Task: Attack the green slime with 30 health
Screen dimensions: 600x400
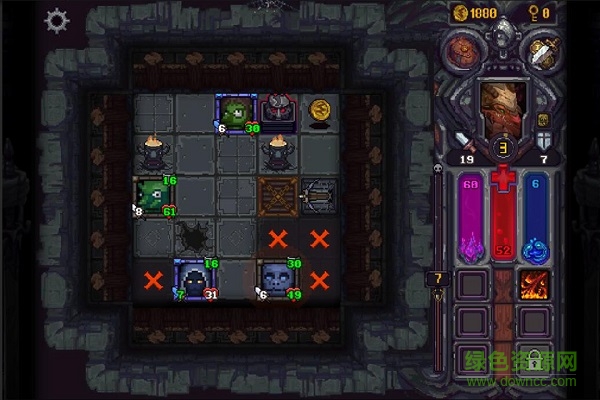Action: coord(237,113)
